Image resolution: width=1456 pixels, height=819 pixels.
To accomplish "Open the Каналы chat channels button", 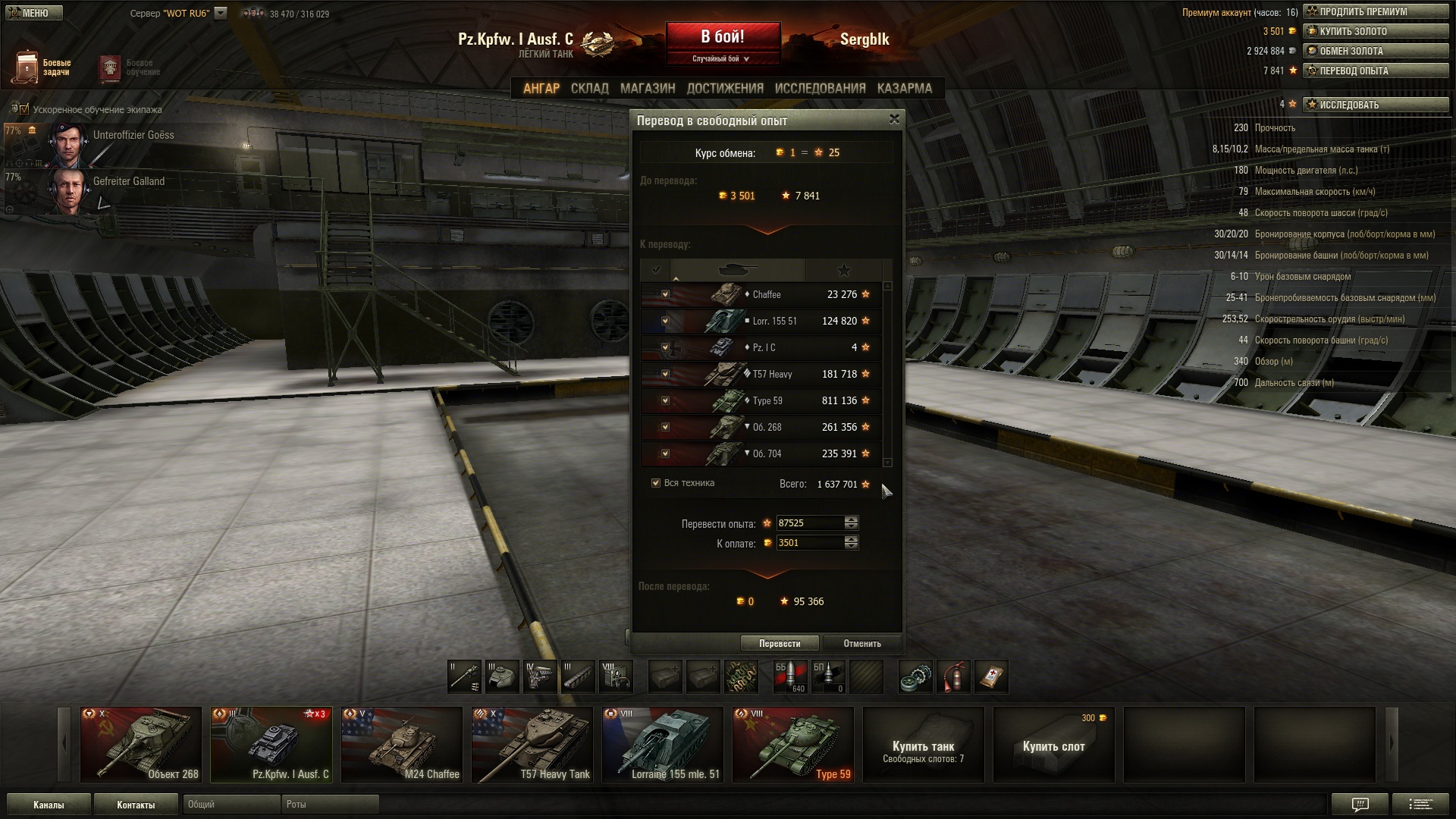I will click(x=49, y=805).
